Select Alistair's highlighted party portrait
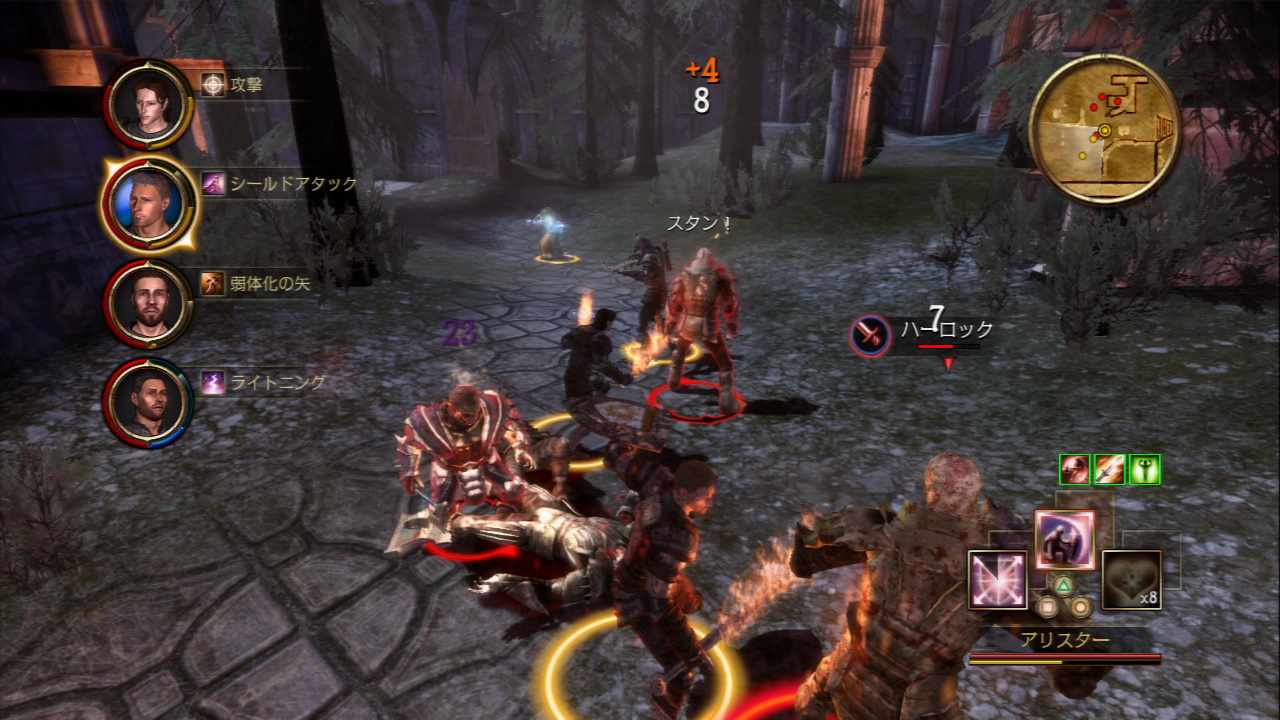Image resolution: width=1280 pixels, height=720 pixels. tap(150, 204)
